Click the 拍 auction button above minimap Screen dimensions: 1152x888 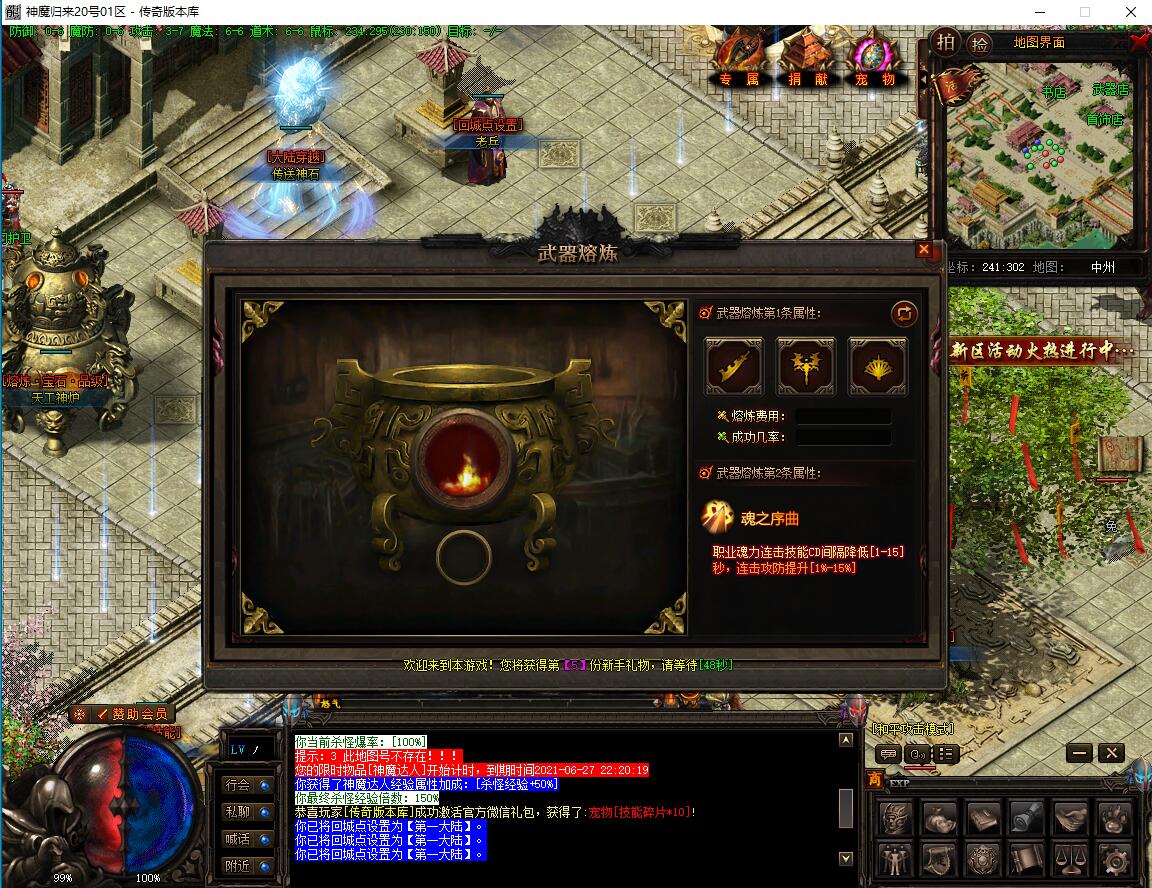point(945,42)
